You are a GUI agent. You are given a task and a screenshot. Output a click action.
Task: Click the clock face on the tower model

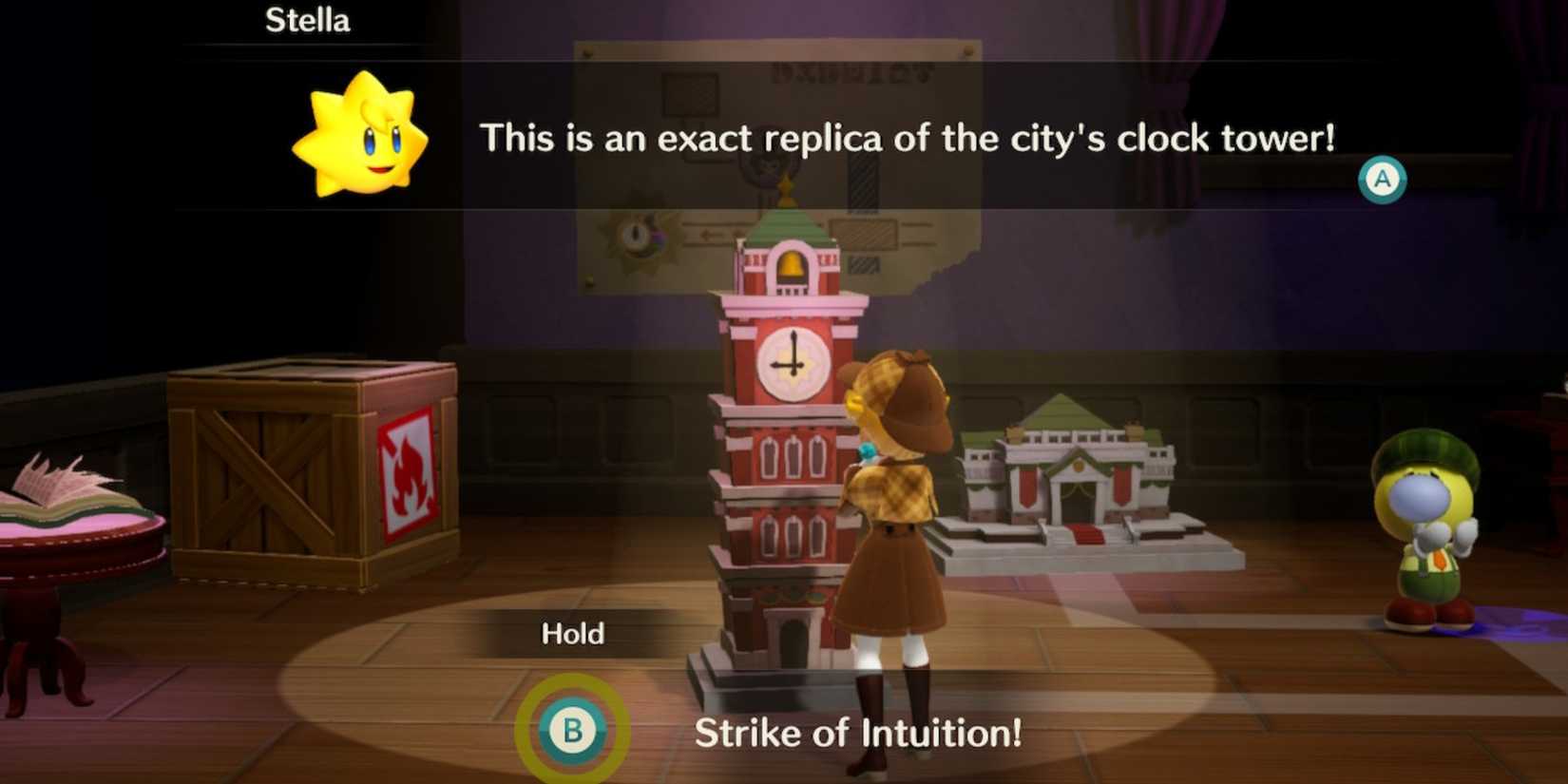point(790,356)
